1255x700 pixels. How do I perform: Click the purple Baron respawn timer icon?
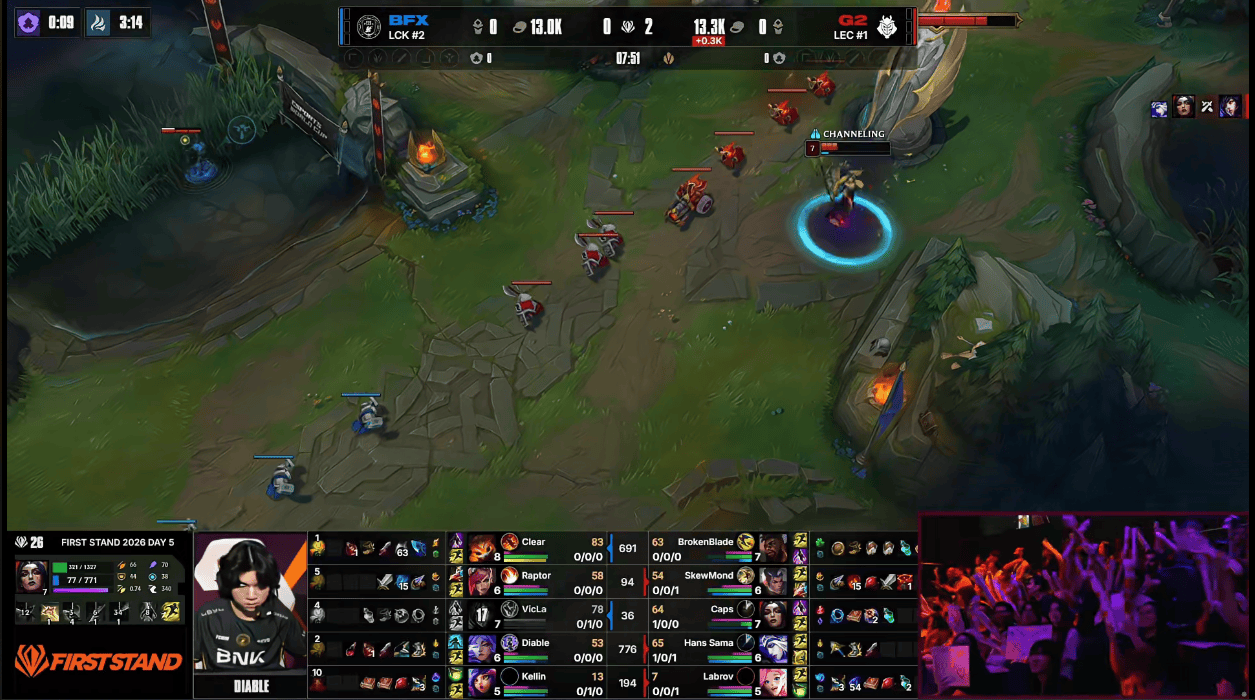coord(29,22)
